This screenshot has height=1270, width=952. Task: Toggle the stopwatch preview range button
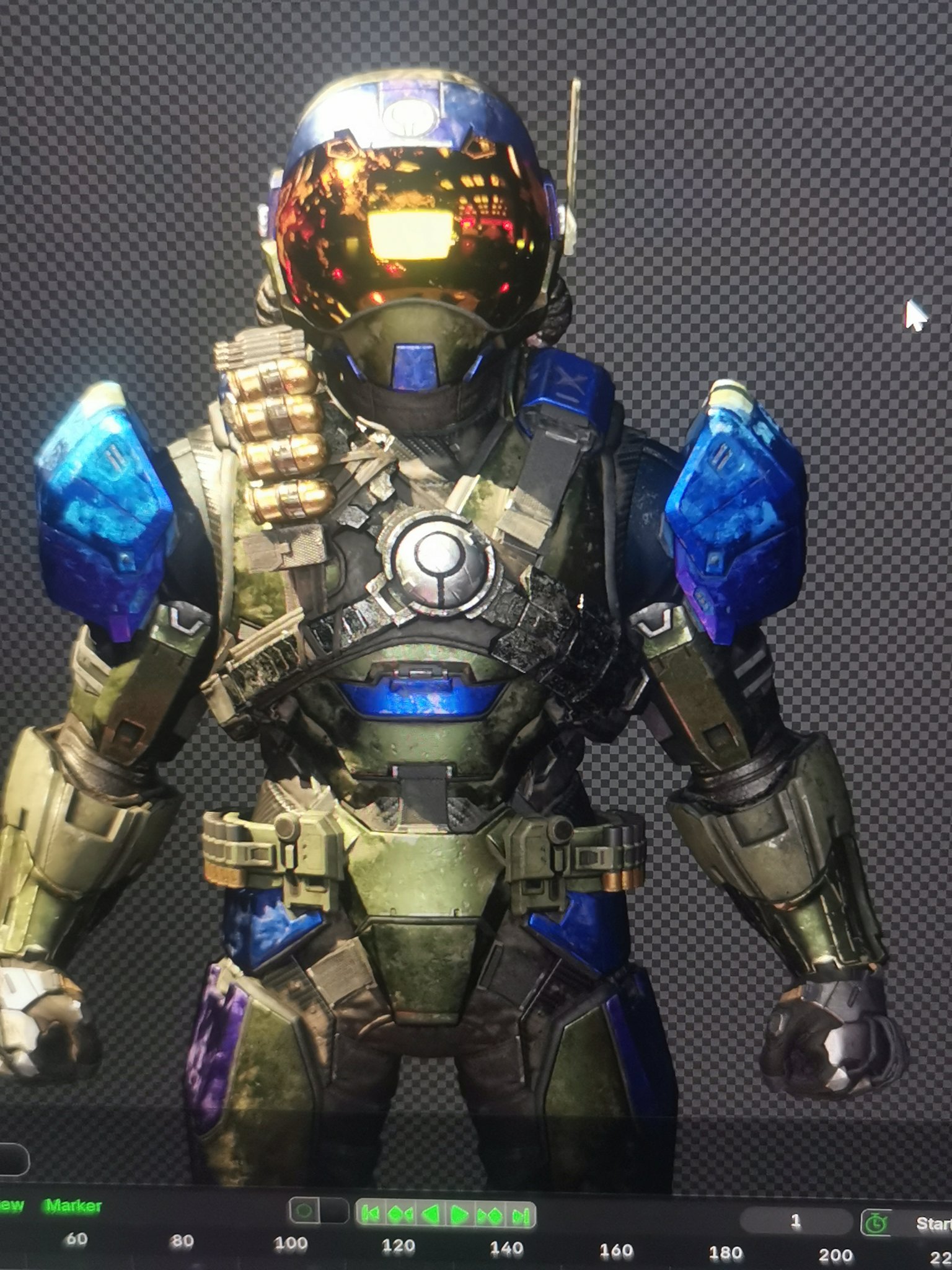(876, 1223)
